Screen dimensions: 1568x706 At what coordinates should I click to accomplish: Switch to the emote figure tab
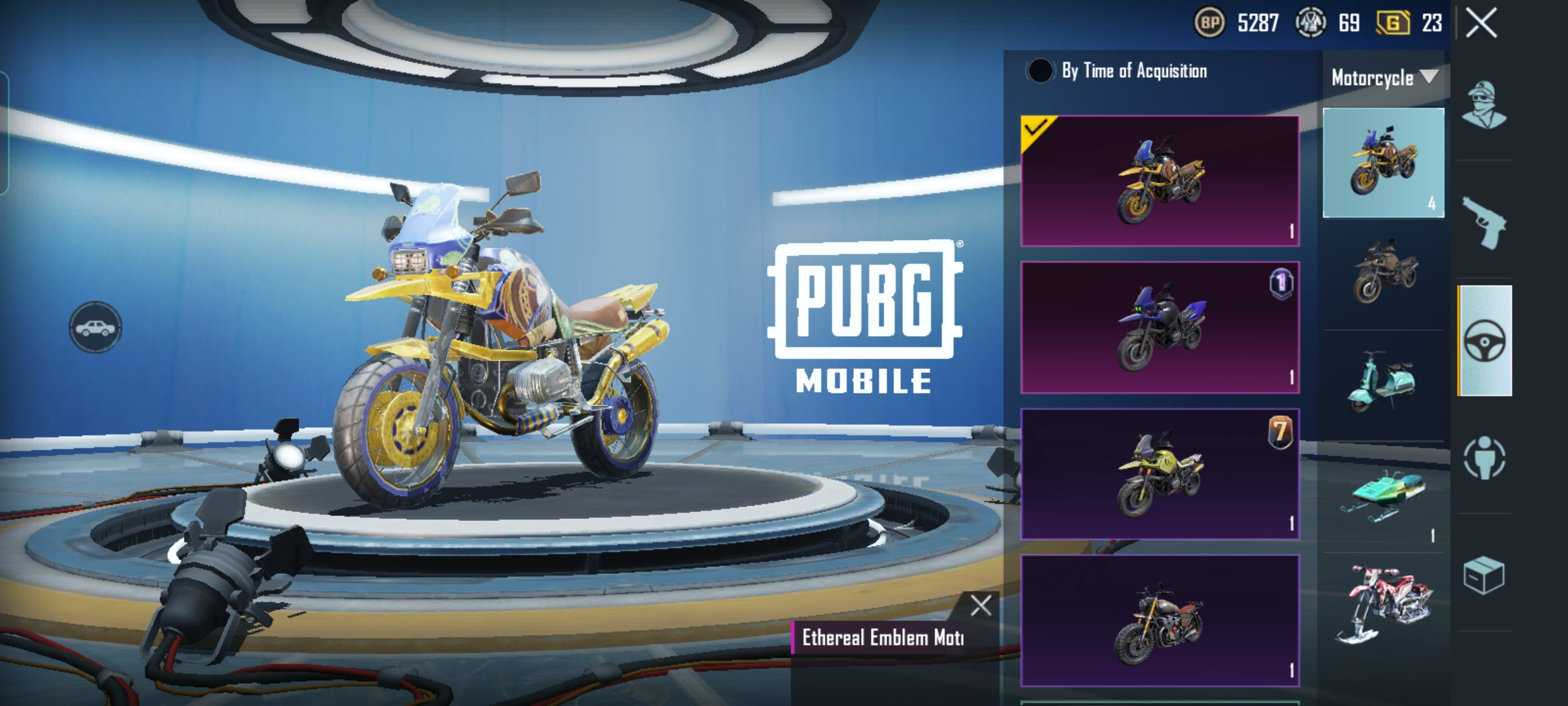click(x=1484, y=458)
